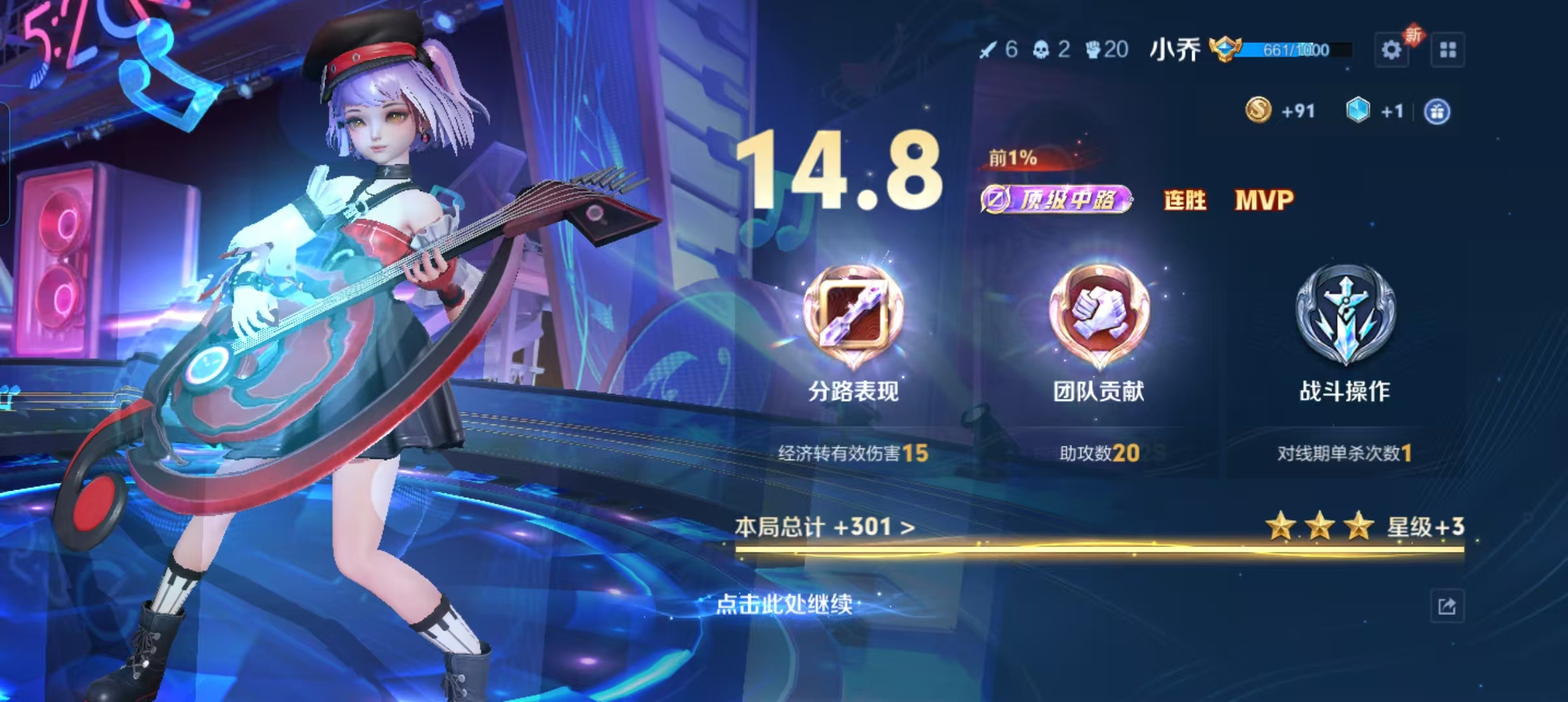Image resolution: width=1568 pixels, height=702 pixels.
Task: Tap the share button
Action: (x=1447, y=606)
